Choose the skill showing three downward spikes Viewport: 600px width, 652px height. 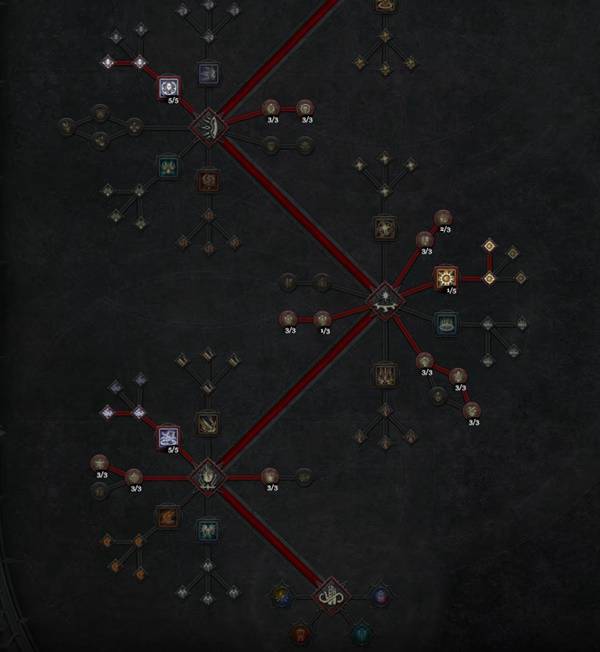(x=384, y=374)
